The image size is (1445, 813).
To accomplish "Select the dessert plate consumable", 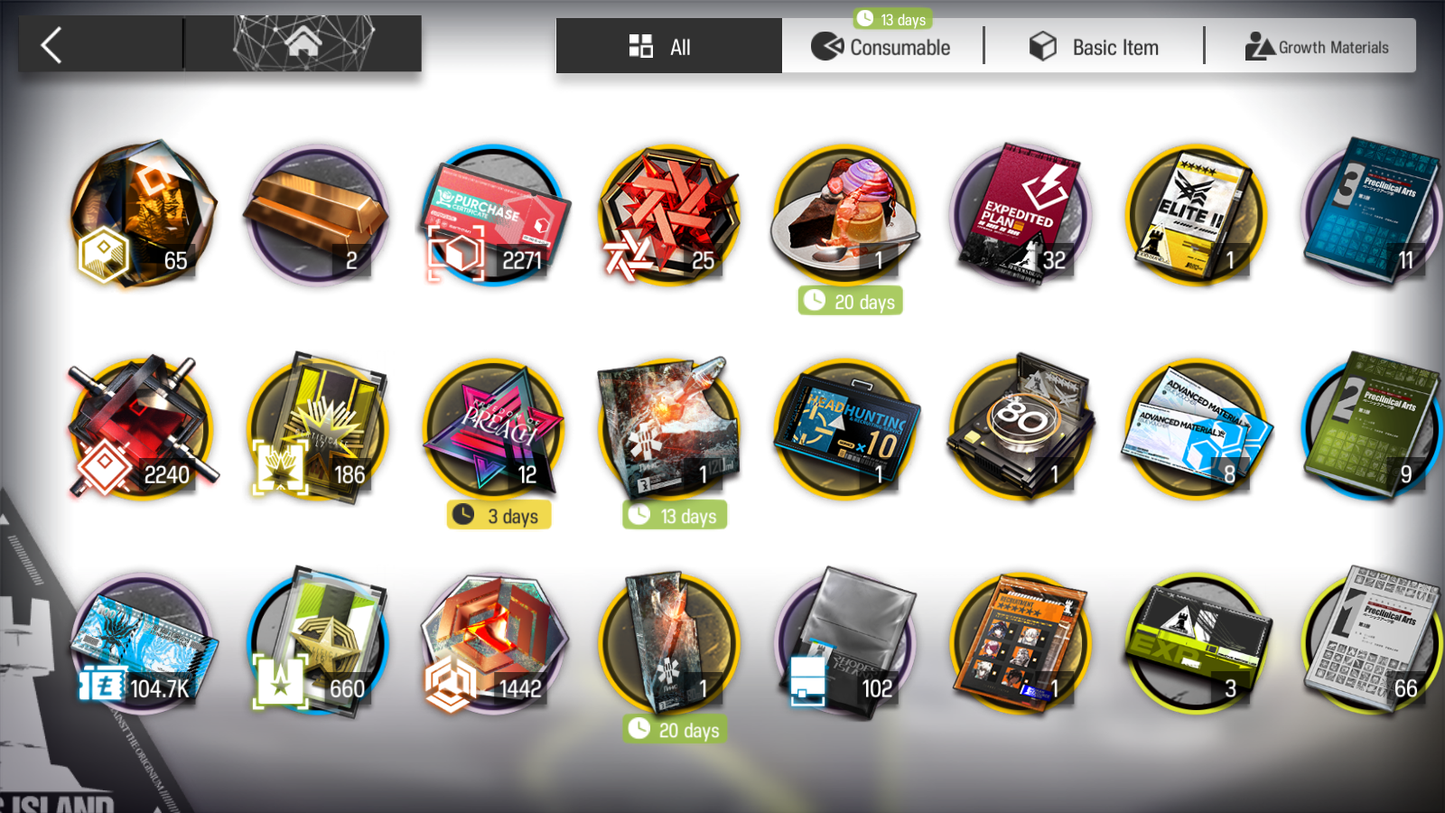I will (x=845, y=216).
